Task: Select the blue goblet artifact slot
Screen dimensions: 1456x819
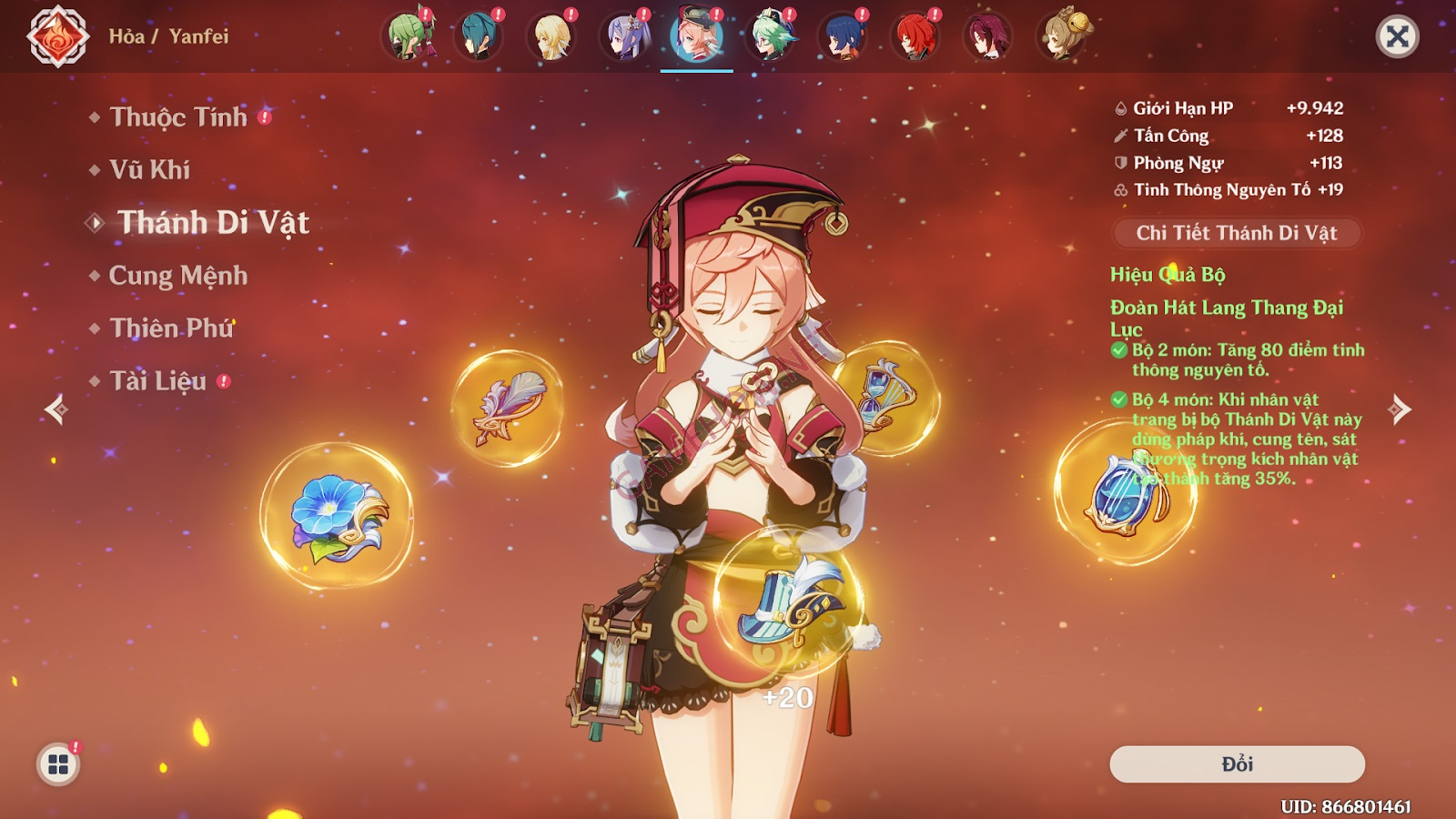Action: pos(1126,491)
